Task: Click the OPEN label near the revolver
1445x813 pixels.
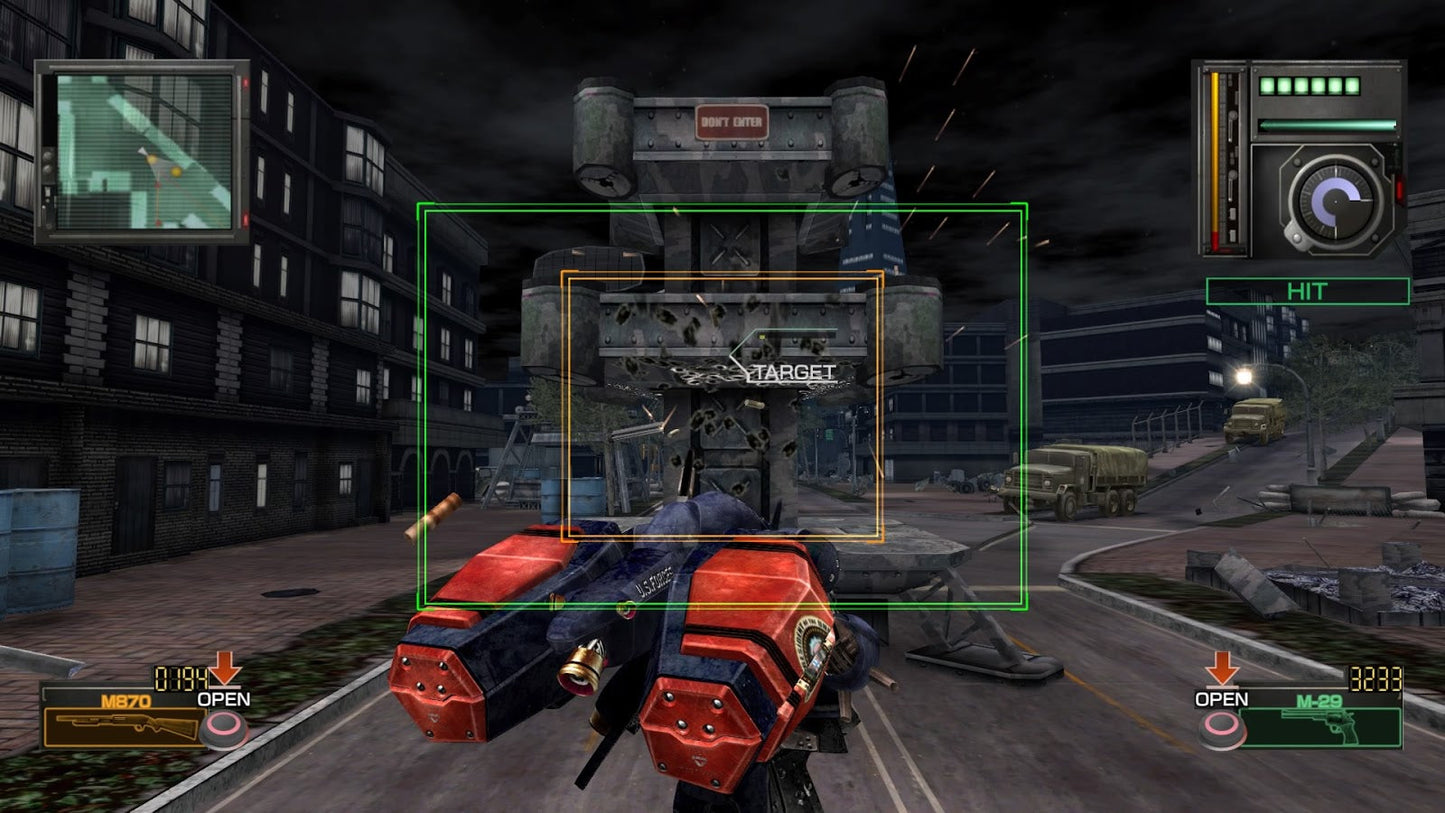Action: pos(1222,700)
